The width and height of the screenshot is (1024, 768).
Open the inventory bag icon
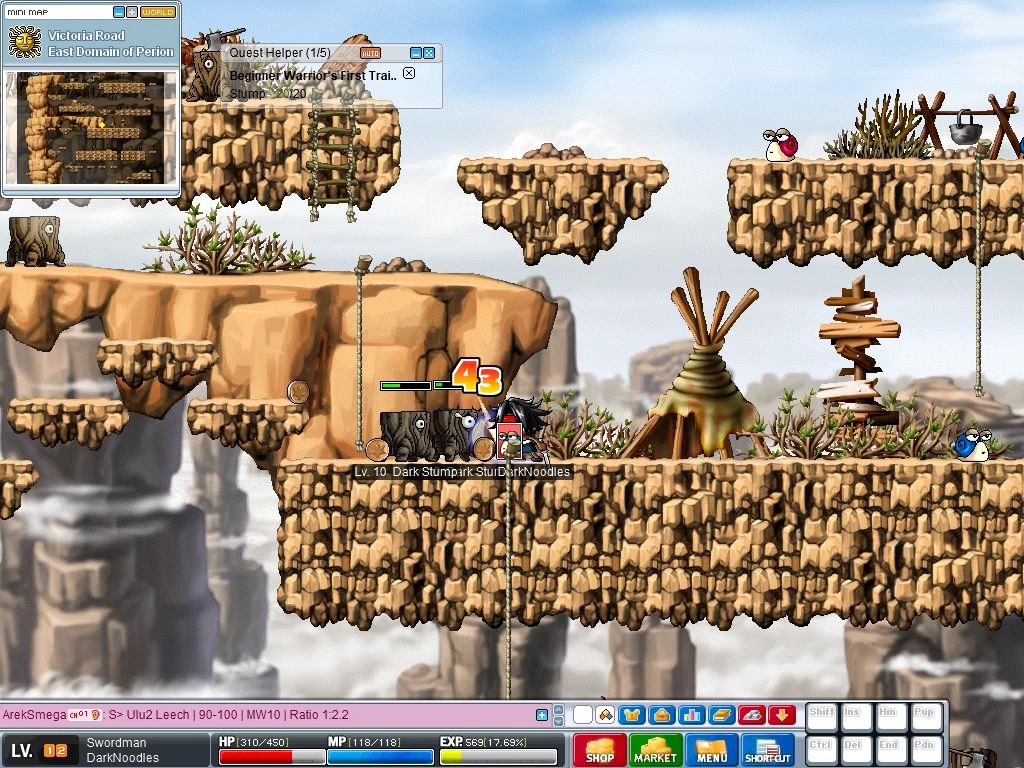(660, 715)
